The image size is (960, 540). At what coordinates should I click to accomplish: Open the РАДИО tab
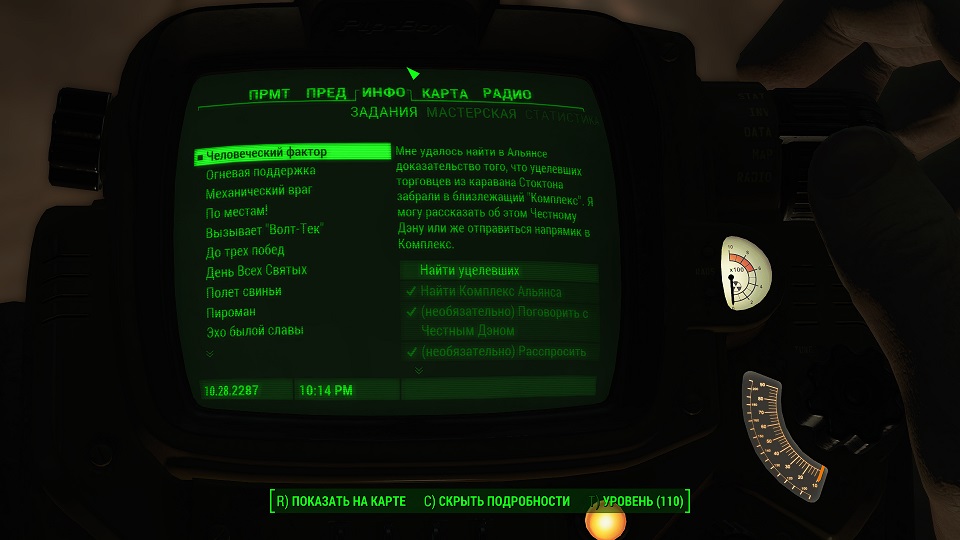coord(507,94)
